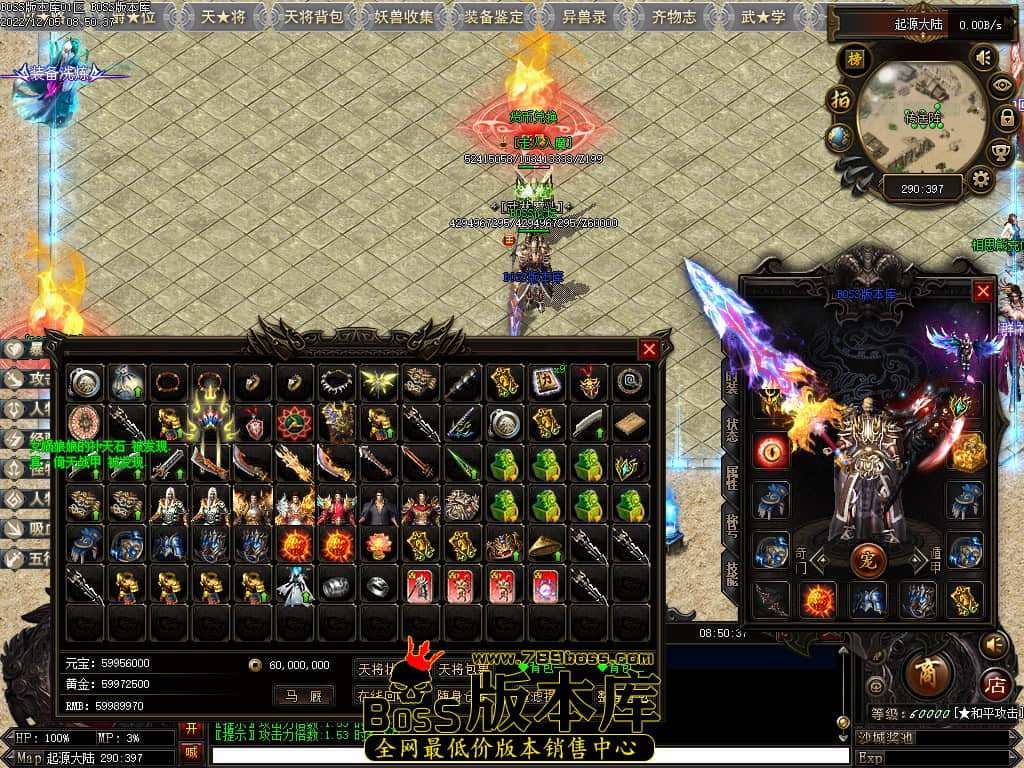This screenshot has width=1024, height=768.
Task: Toggle the speaker sound icon by minimap
Action: 983,58
